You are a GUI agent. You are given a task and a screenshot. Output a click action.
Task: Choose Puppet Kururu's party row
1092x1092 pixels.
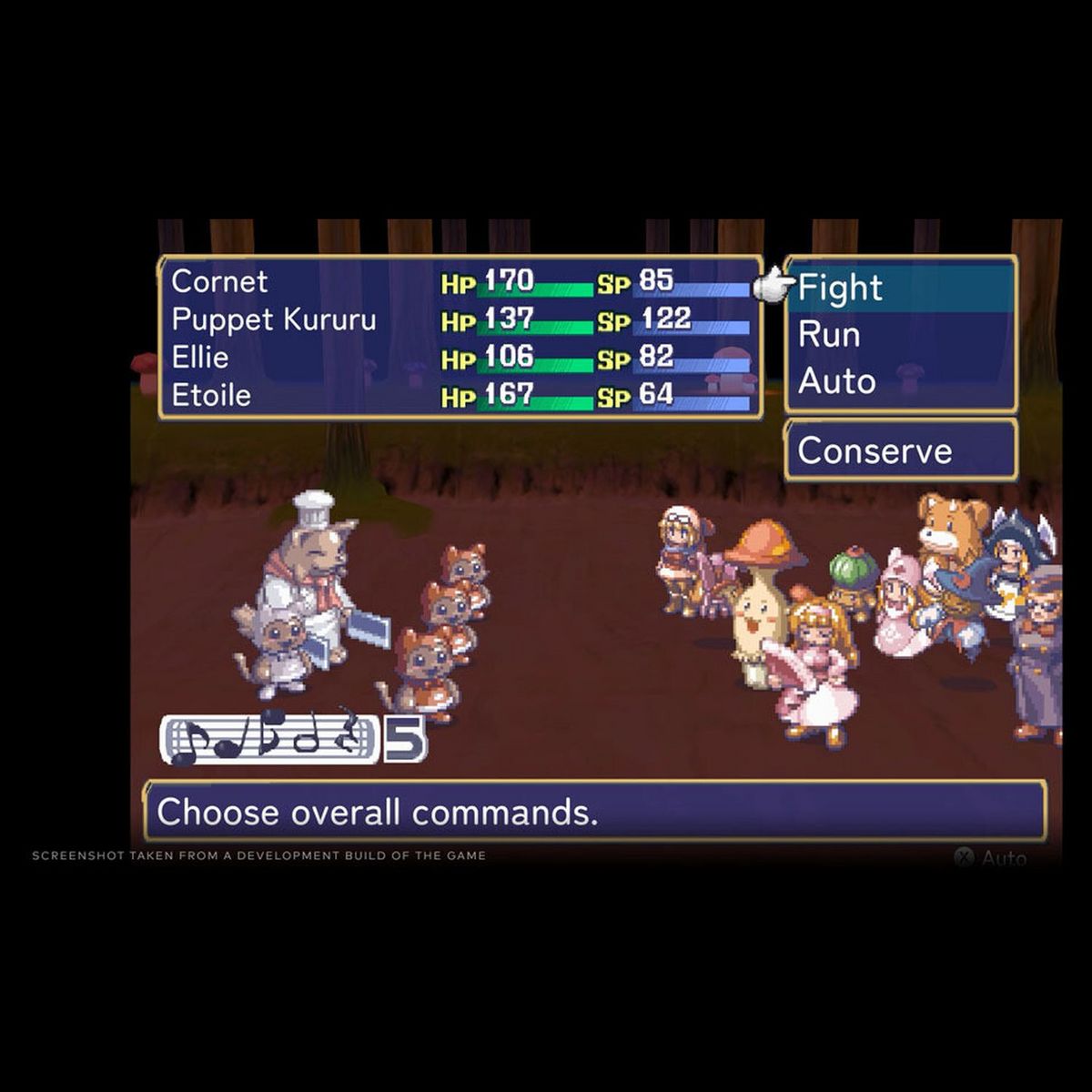click(273, 320)
